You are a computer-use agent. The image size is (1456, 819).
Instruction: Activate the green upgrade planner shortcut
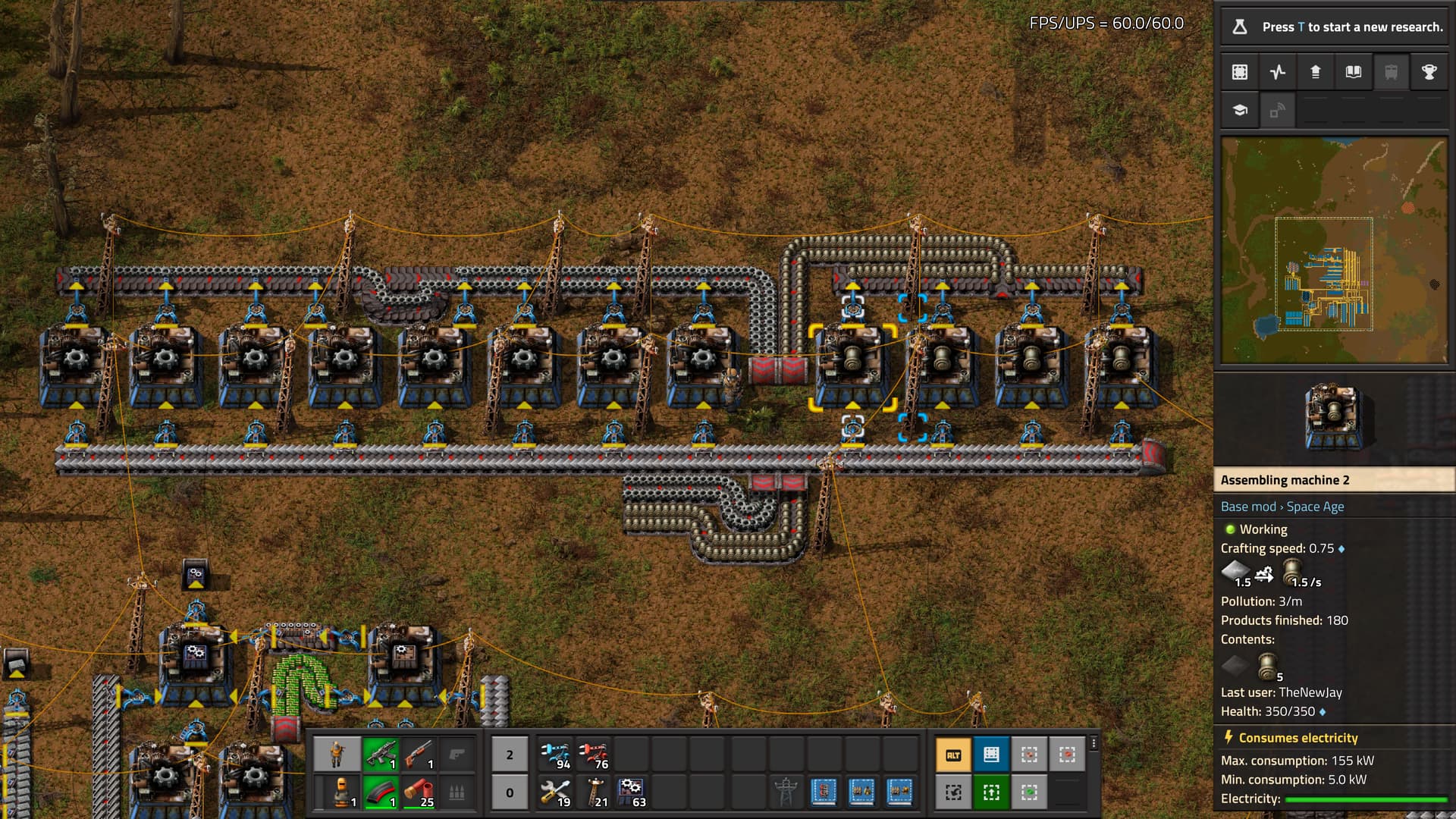click(x=991, y=792)
